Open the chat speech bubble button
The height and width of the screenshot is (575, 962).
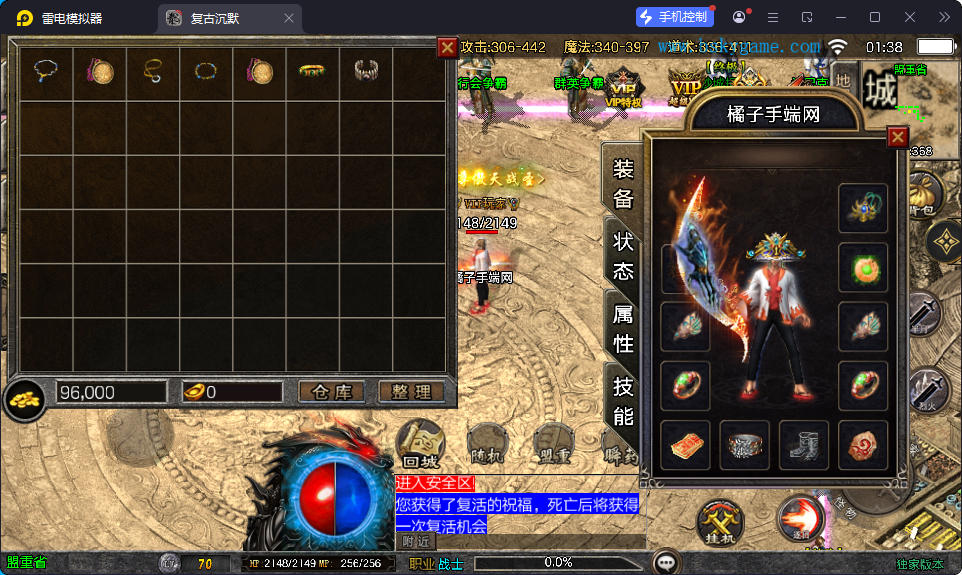coord(666,562)
